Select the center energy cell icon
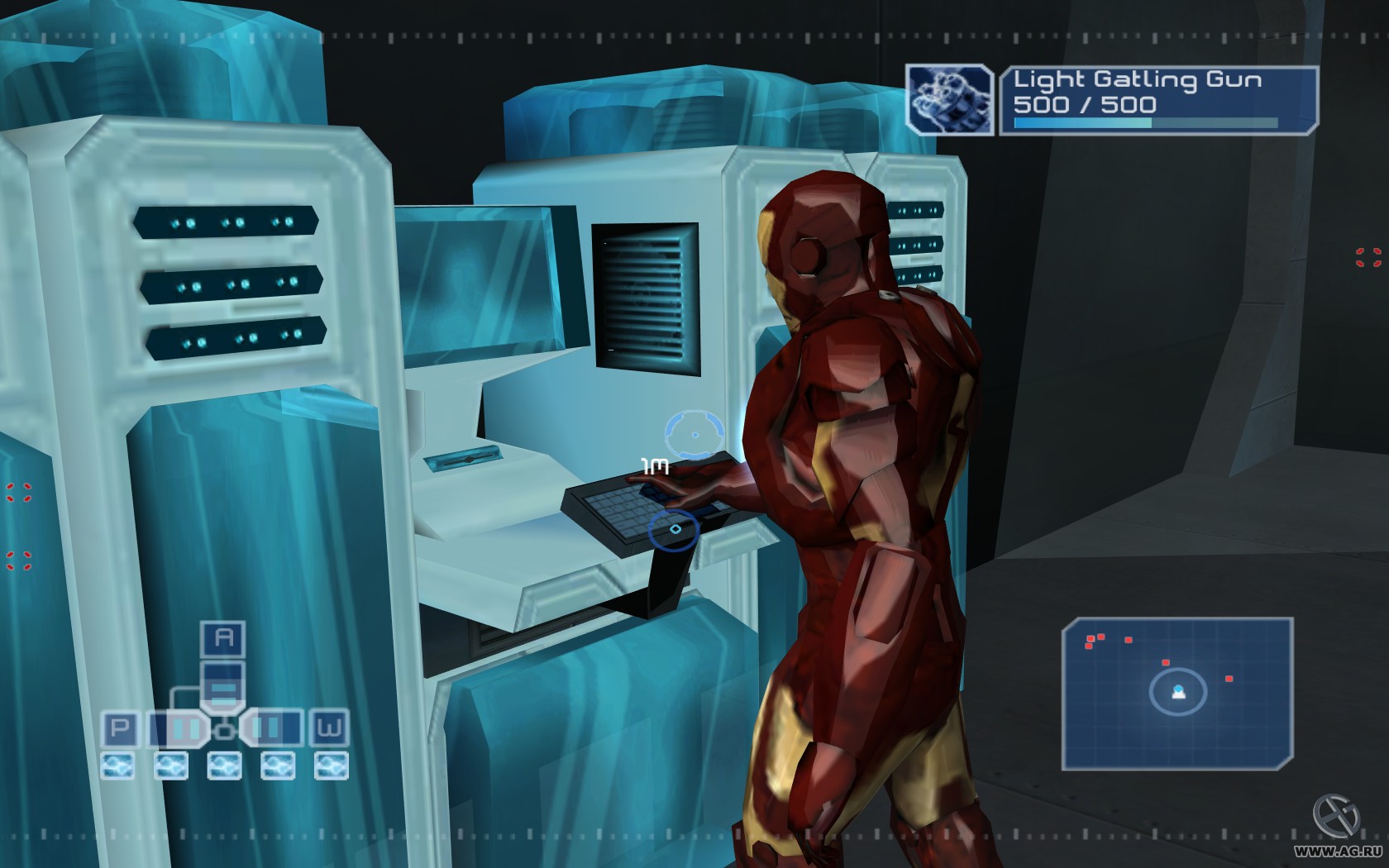 (x=224, y=765)
